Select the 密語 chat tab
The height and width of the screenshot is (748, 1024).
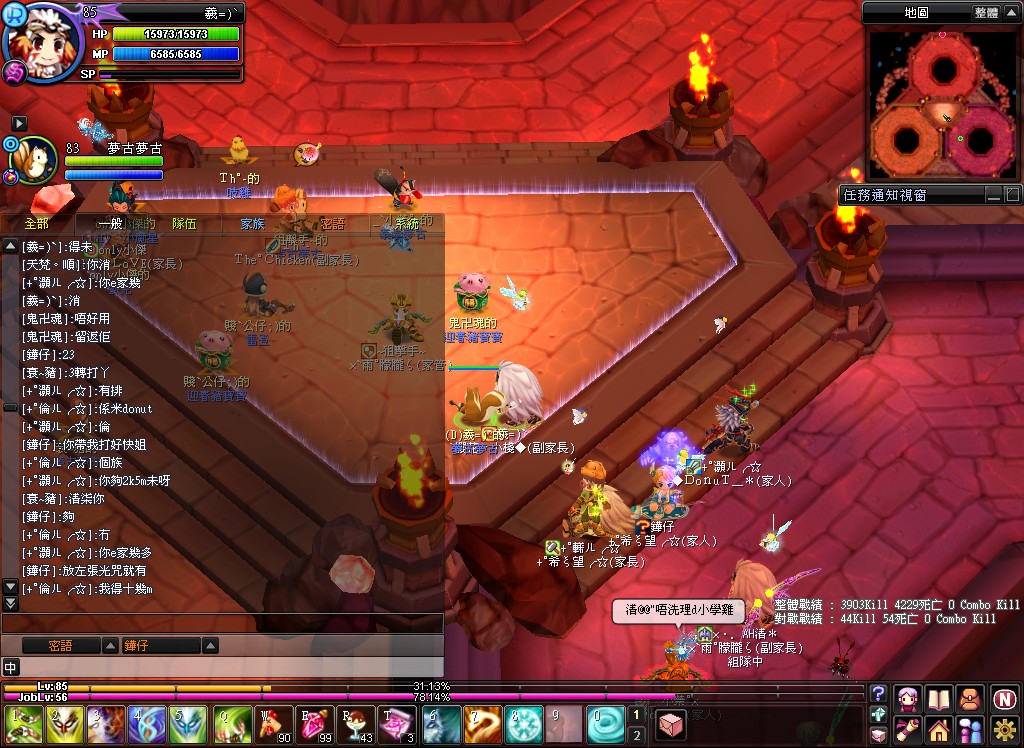331,224
